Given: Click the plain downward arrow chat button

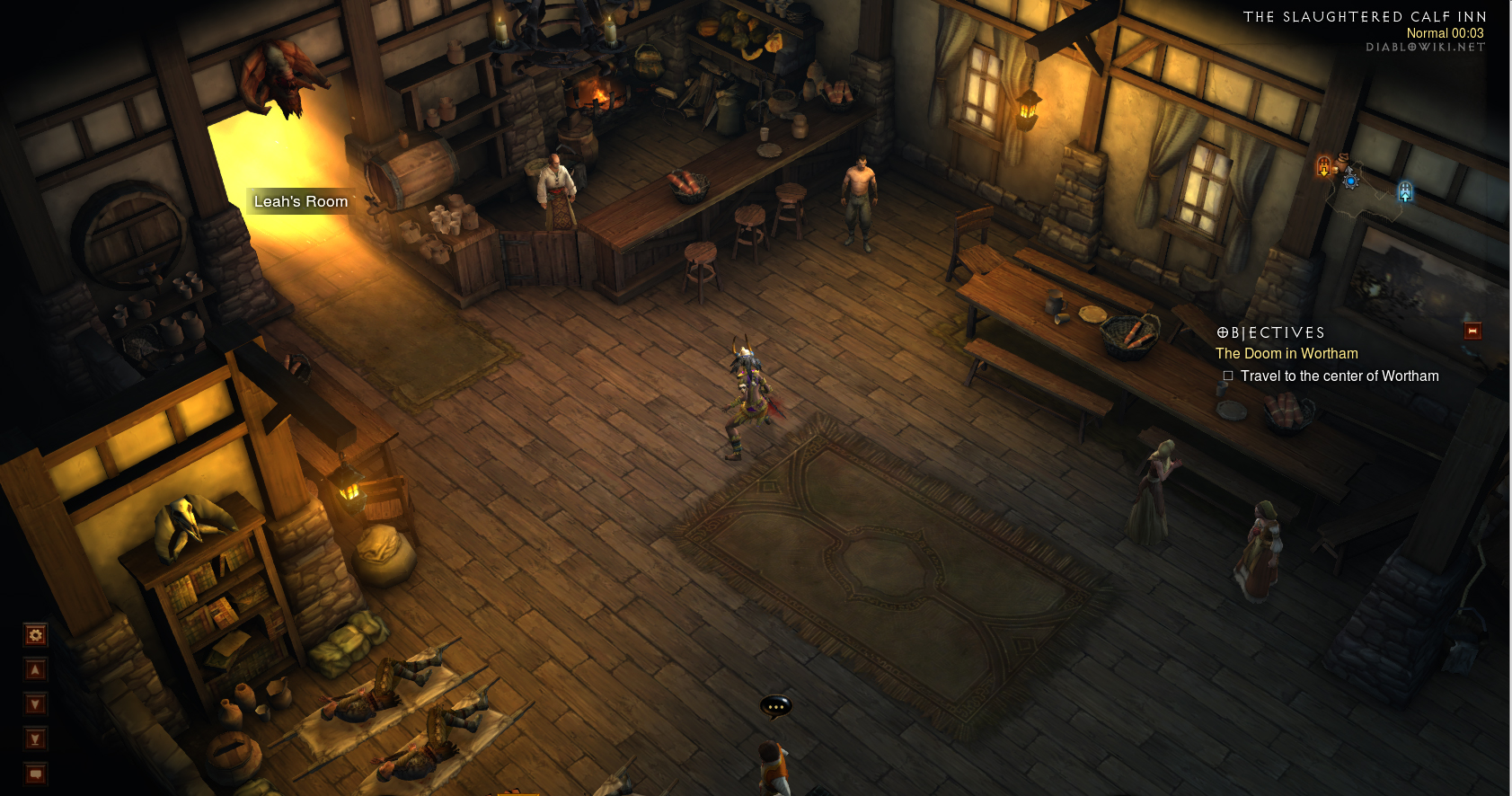Looking at the screenshot, I should tap(35, 704).
